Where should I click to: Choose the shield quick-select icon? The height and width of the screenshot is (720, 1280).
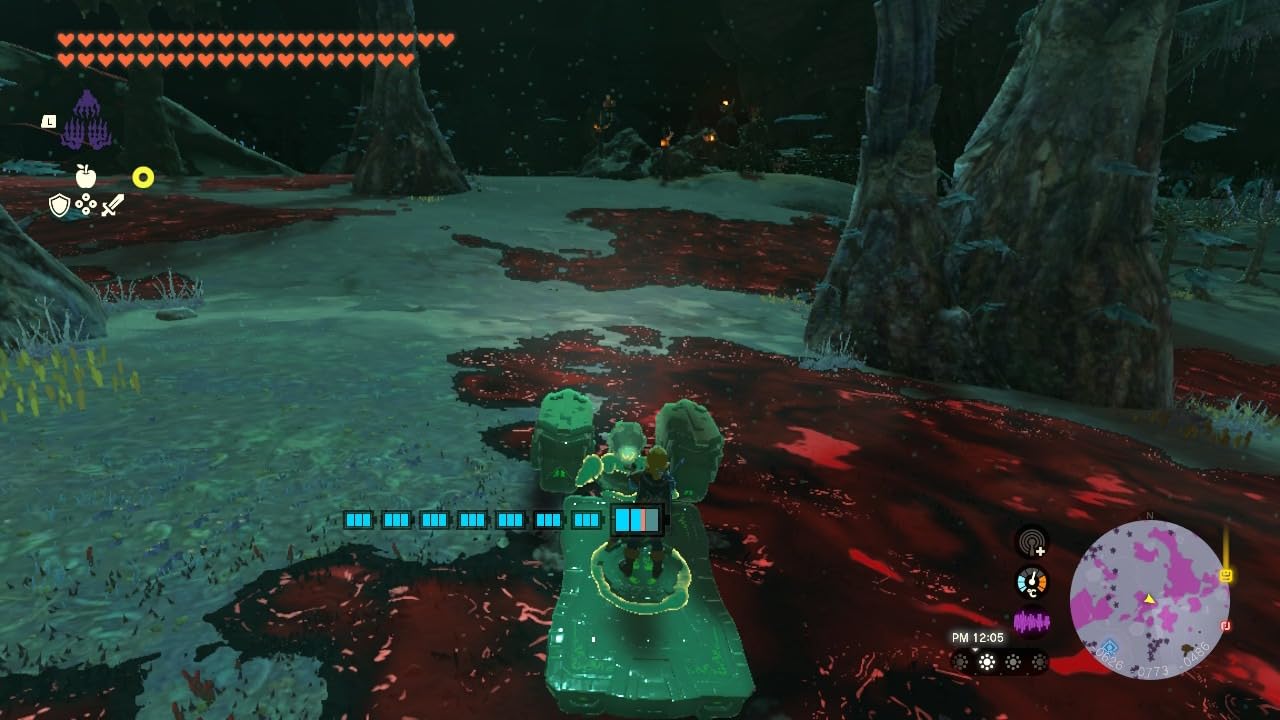pyautogui.click(x=59, y=206)
